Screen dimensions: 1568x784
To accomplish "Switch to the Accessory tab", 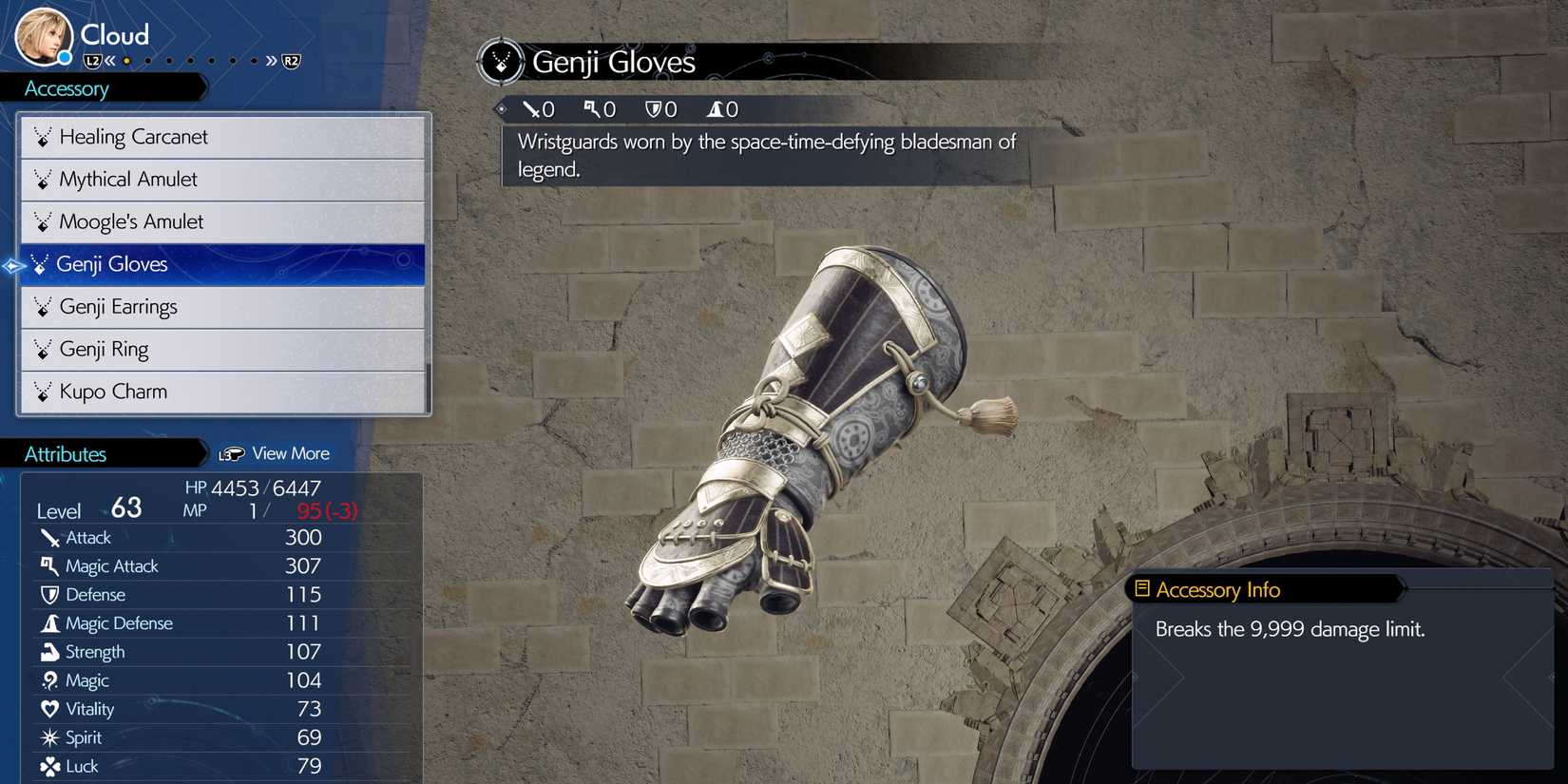I will pyautogui.click(x=67, y=88).
